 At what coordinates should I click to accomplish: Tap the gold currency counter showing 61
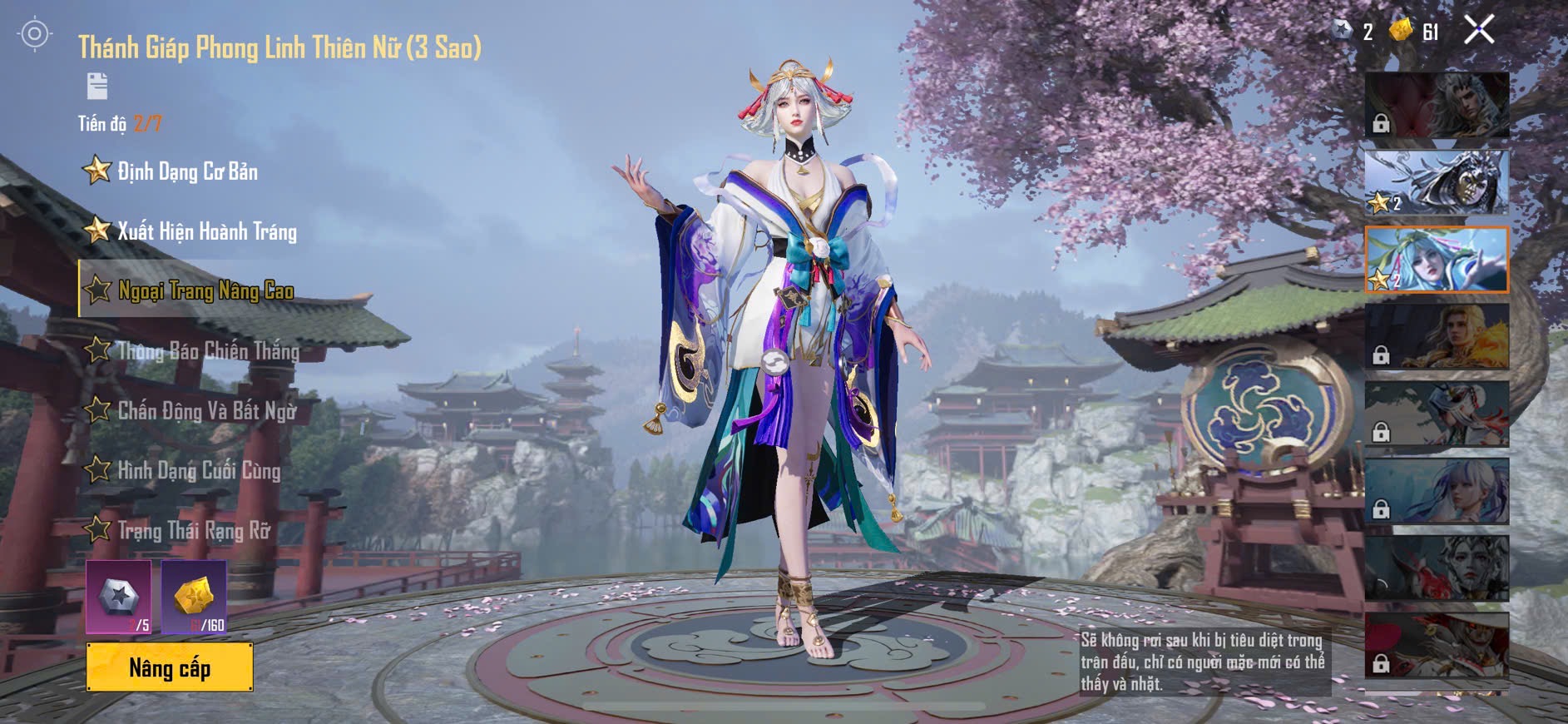coord(1415,32)
